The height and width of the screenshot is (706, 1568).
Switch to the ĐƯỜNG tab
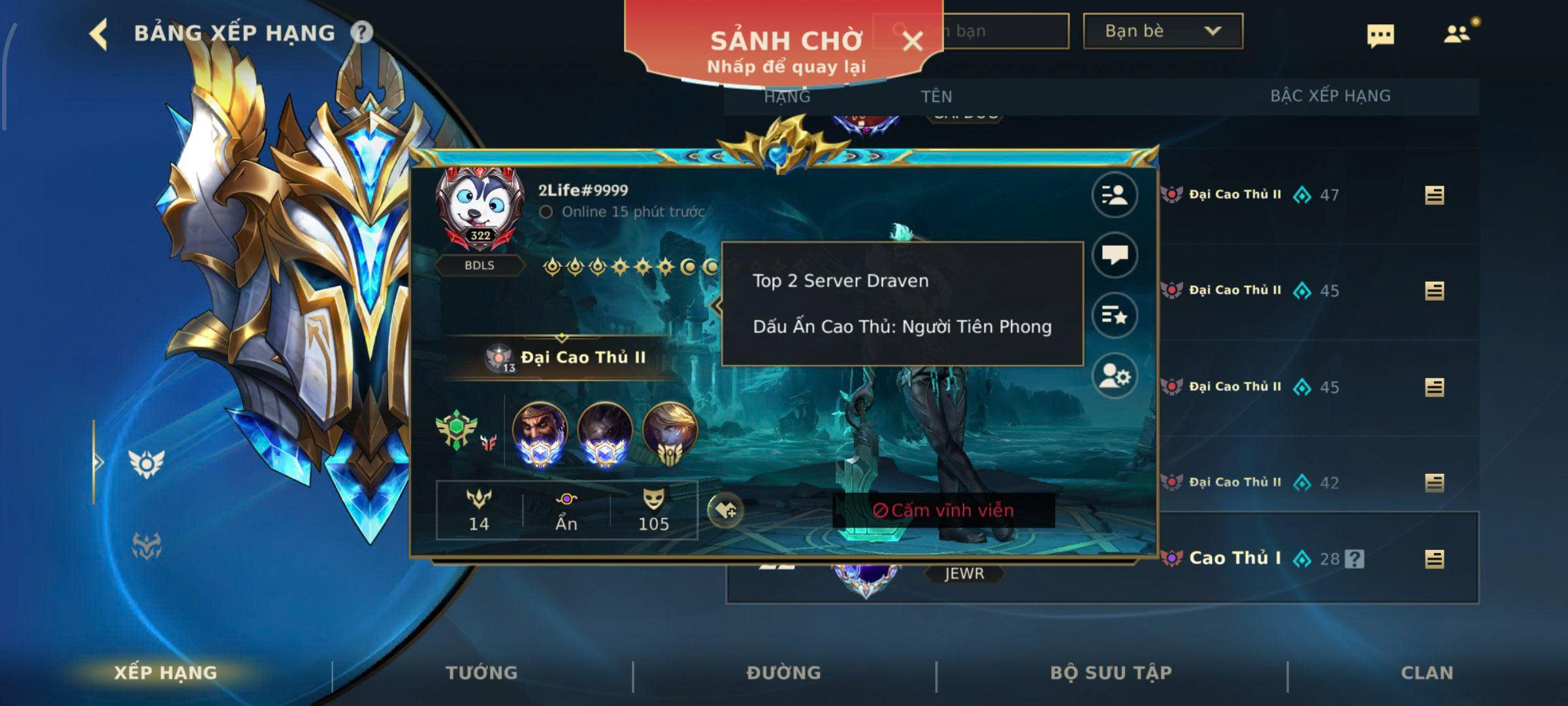[783, 673]
